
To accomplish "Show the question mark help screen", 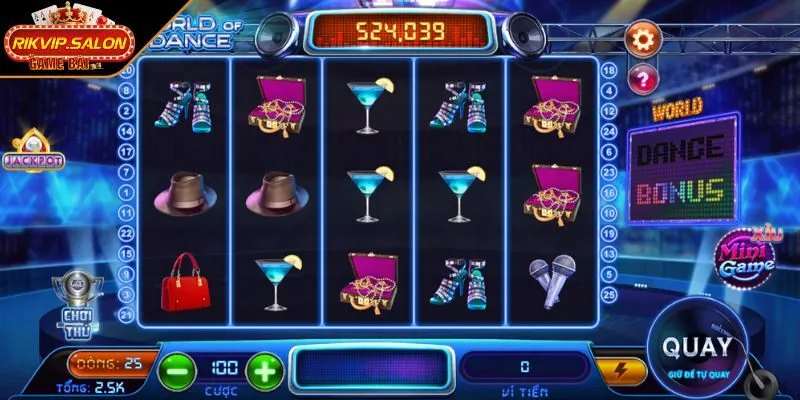I will pos(643,77).
